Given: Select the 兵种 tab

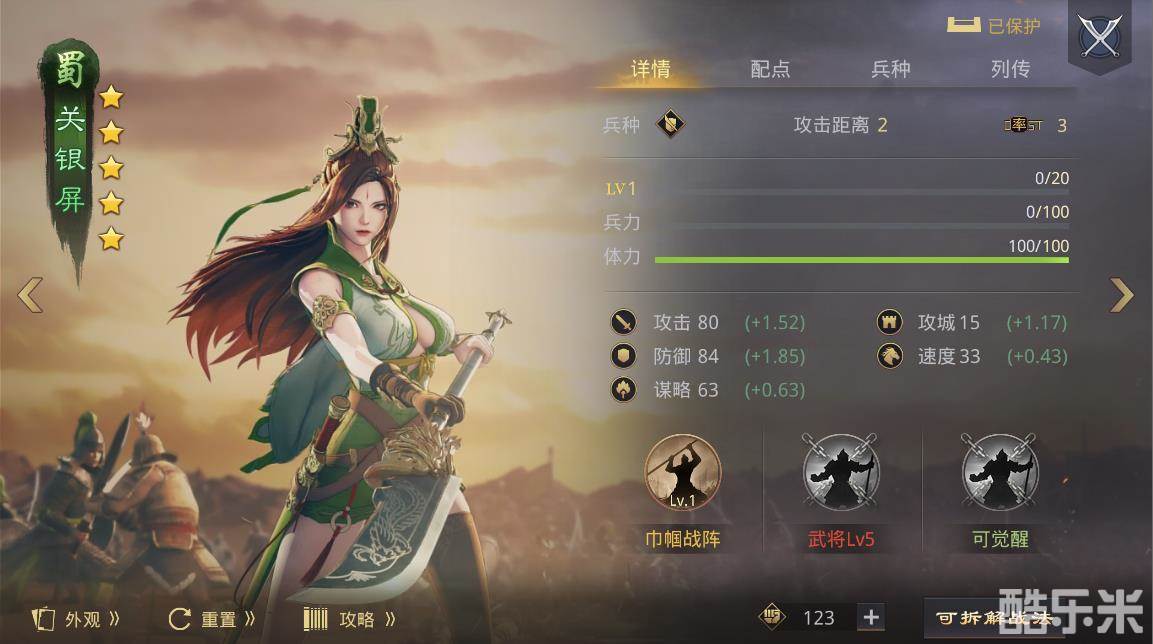Looking at the screenshot, I should click(890, 69).
